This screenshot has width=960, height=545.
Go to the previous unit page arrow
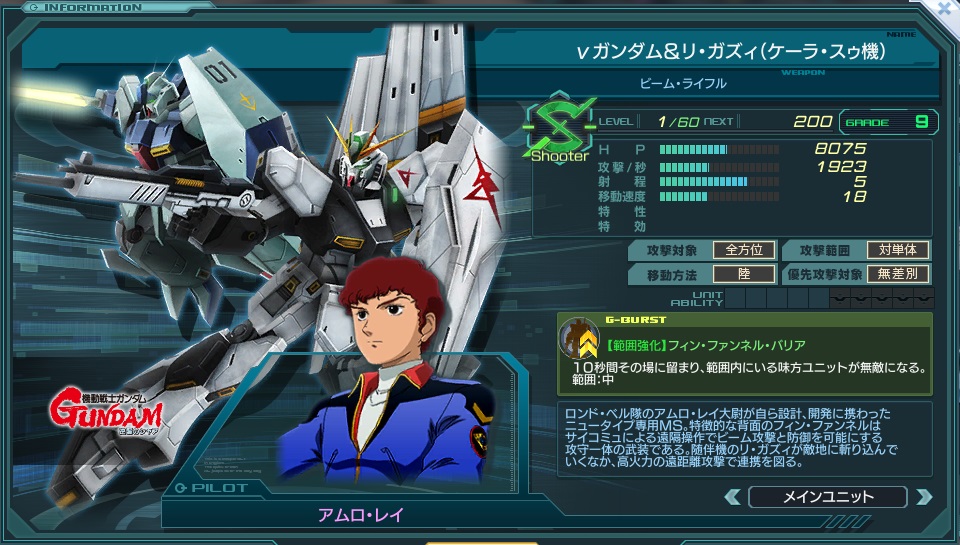(x=733, y=497)
